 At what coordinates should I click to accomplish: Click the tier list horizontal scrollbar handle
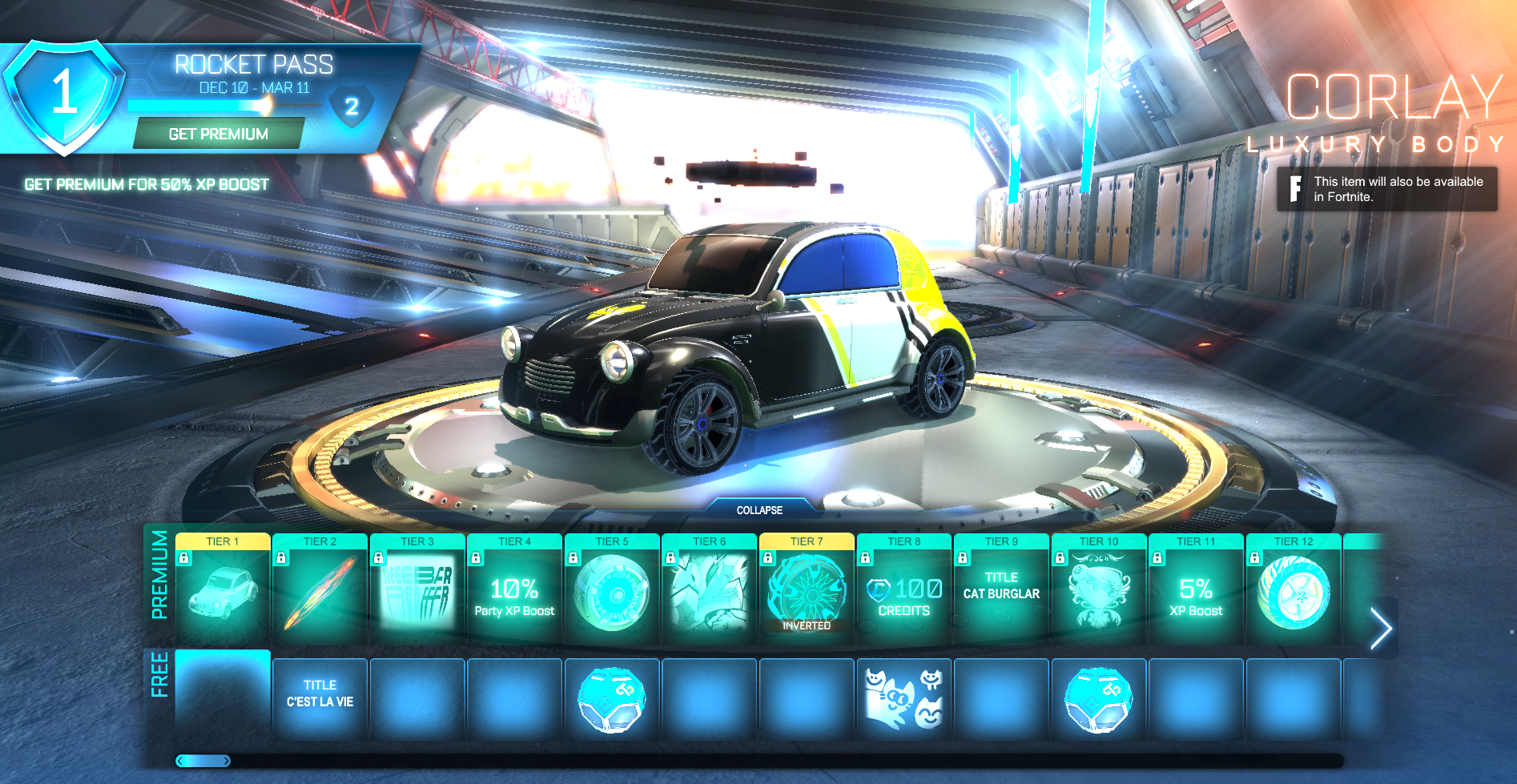(203, 761)
